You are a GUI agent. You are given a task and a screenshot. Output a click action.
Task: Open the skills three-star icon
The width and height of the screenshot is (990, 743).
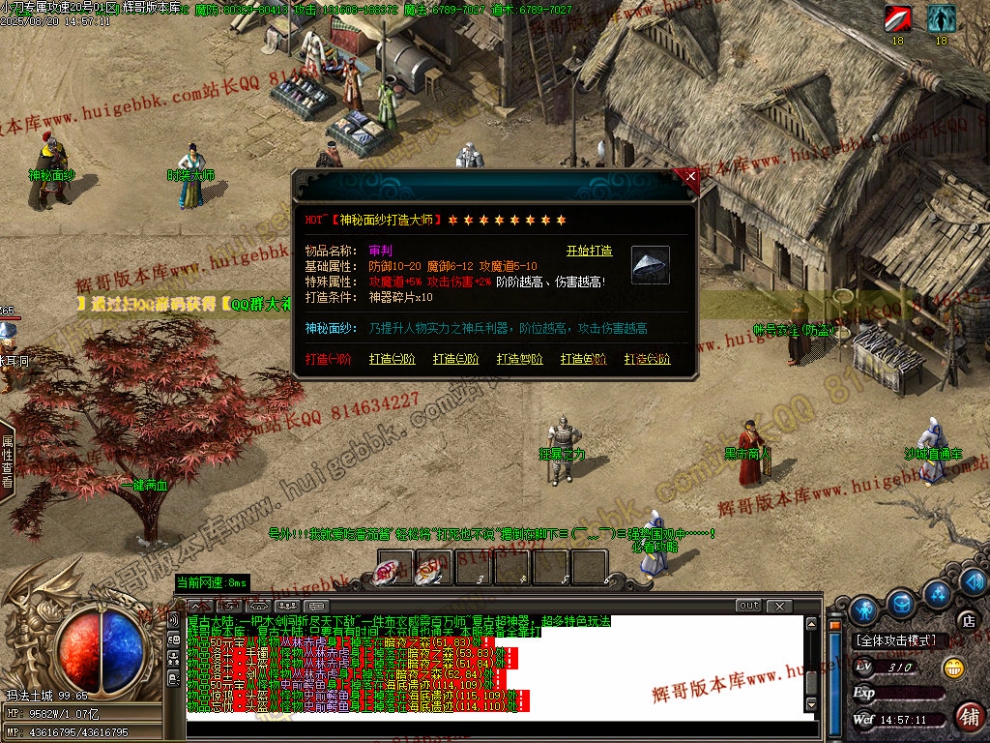[938, 596]
